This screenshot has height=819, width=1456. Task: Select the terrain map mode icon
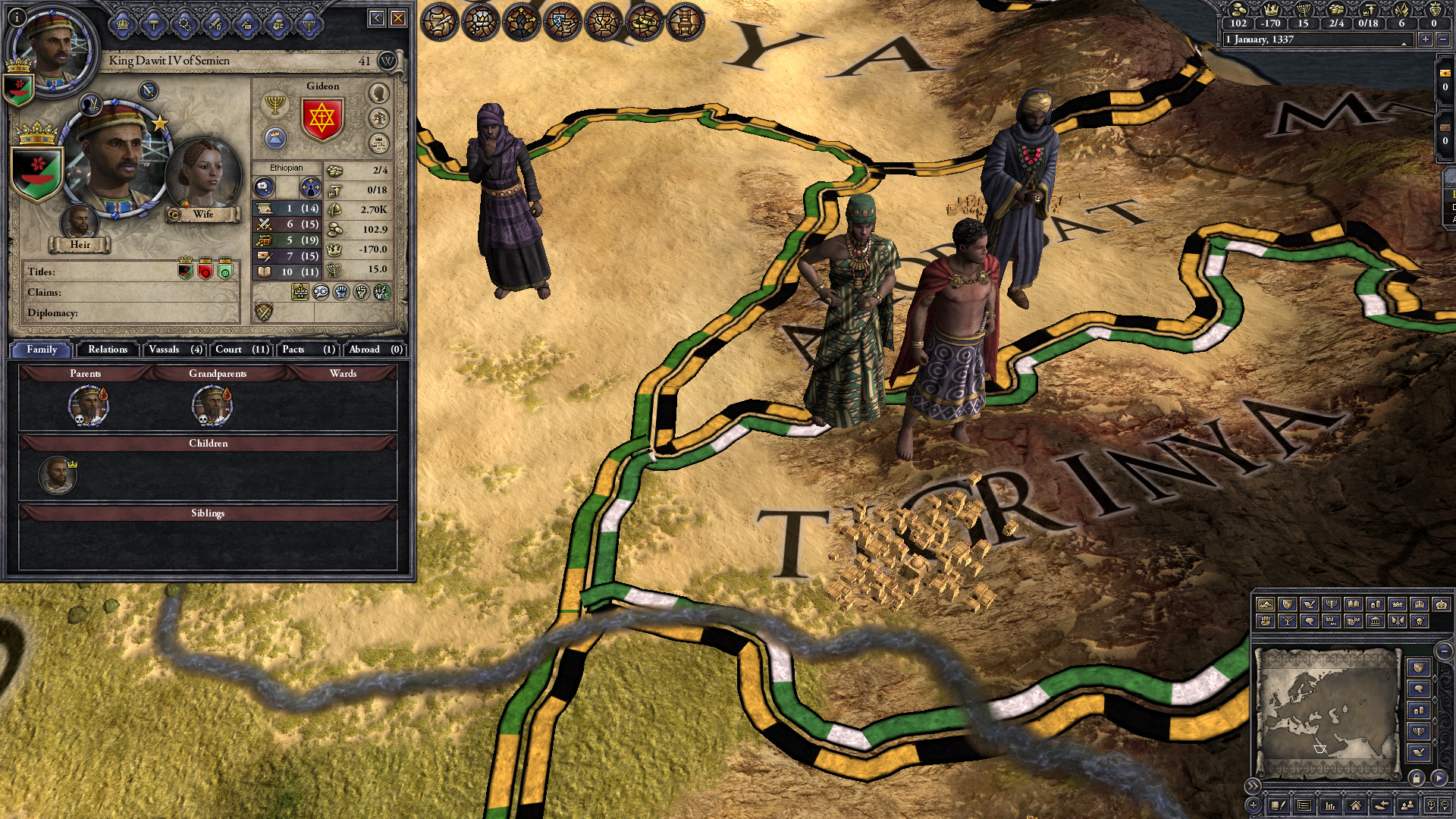click(x=1264, y=604)
